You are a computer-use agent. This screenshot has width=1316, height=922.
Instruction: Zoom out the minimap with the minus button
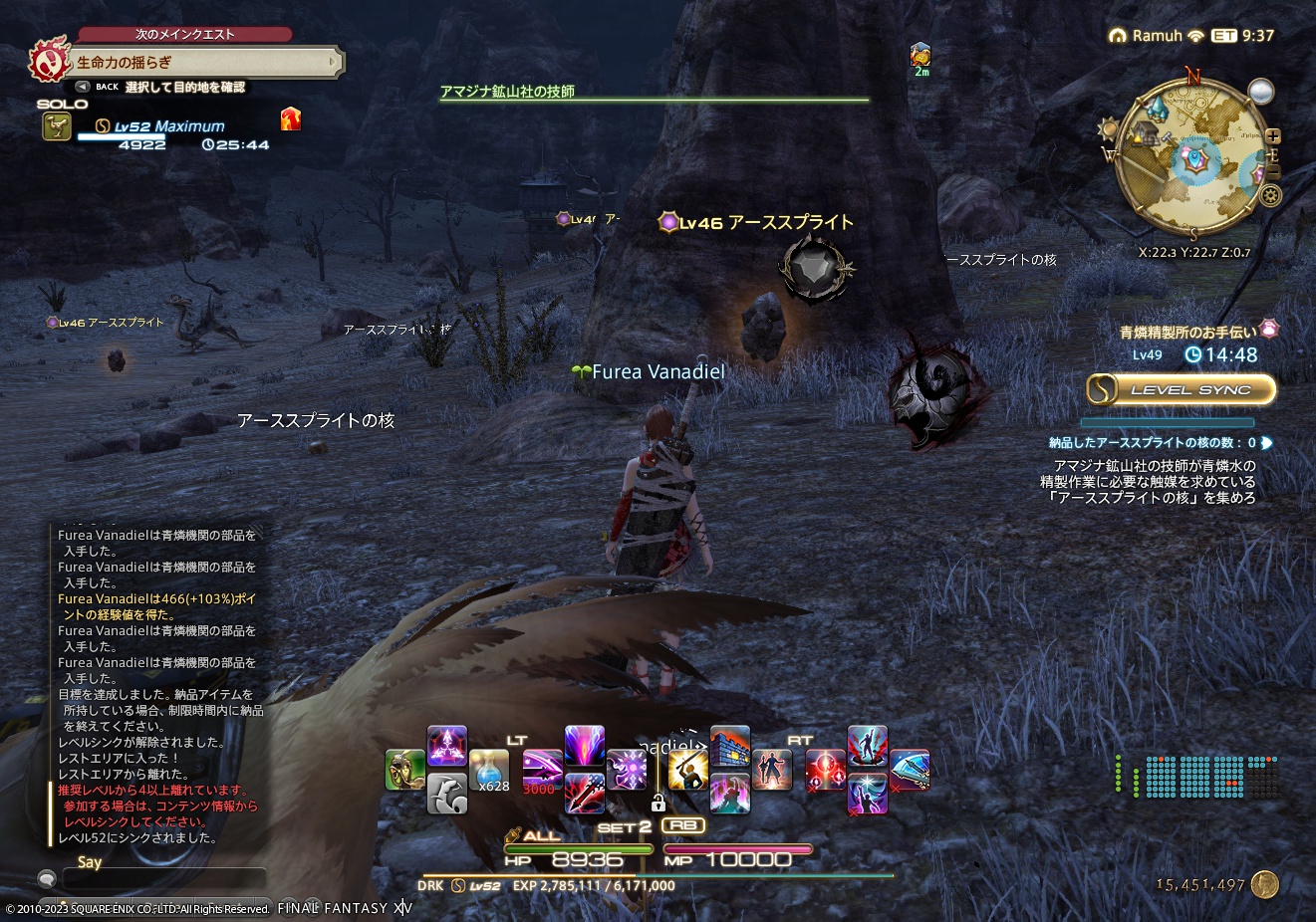1273,171
